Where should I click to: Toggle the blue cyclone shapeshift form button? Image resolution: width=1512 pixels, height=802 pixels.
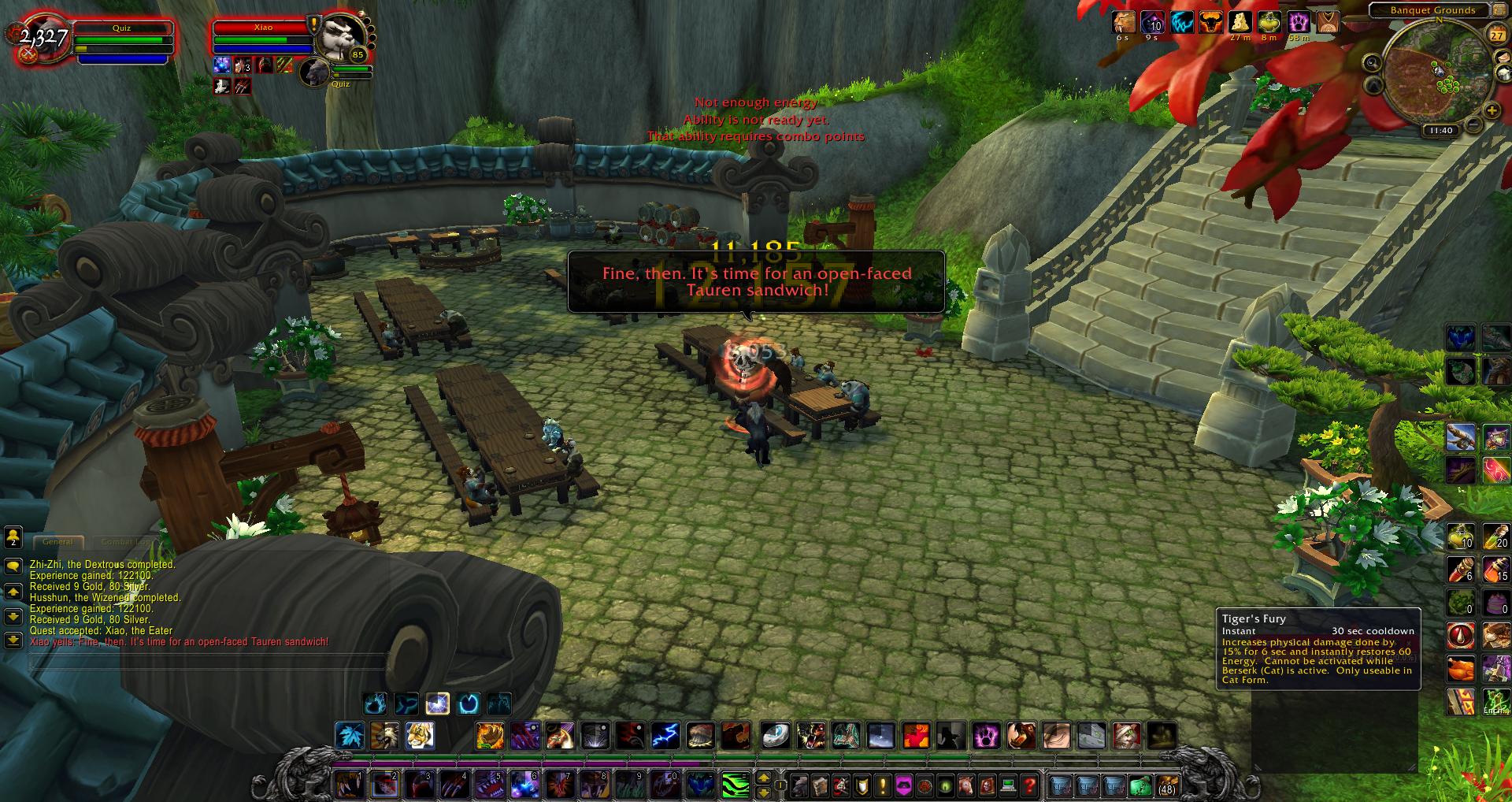point(469,704)
